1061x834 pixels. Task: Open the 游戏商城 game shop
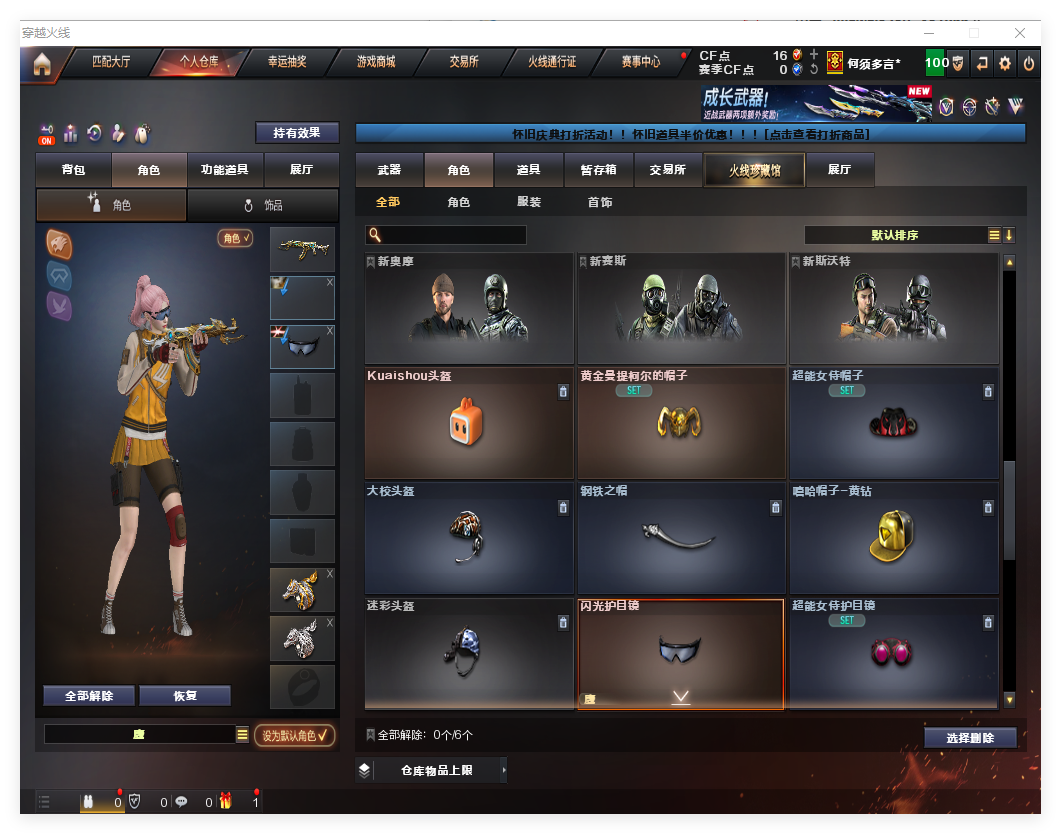pos(376,62)
